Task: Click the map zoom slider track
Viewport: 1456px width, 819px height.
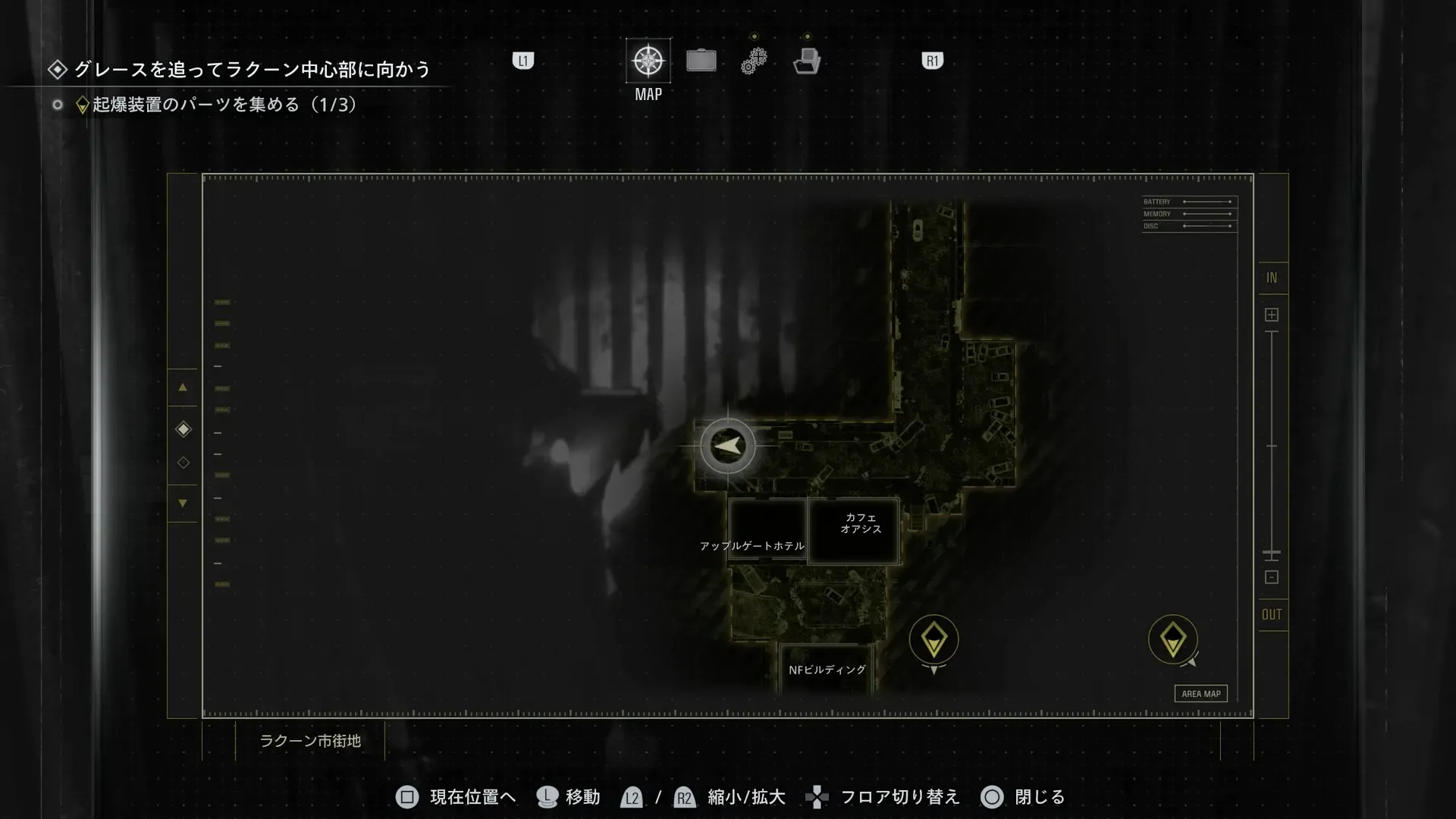Action: coord(1272,440)
